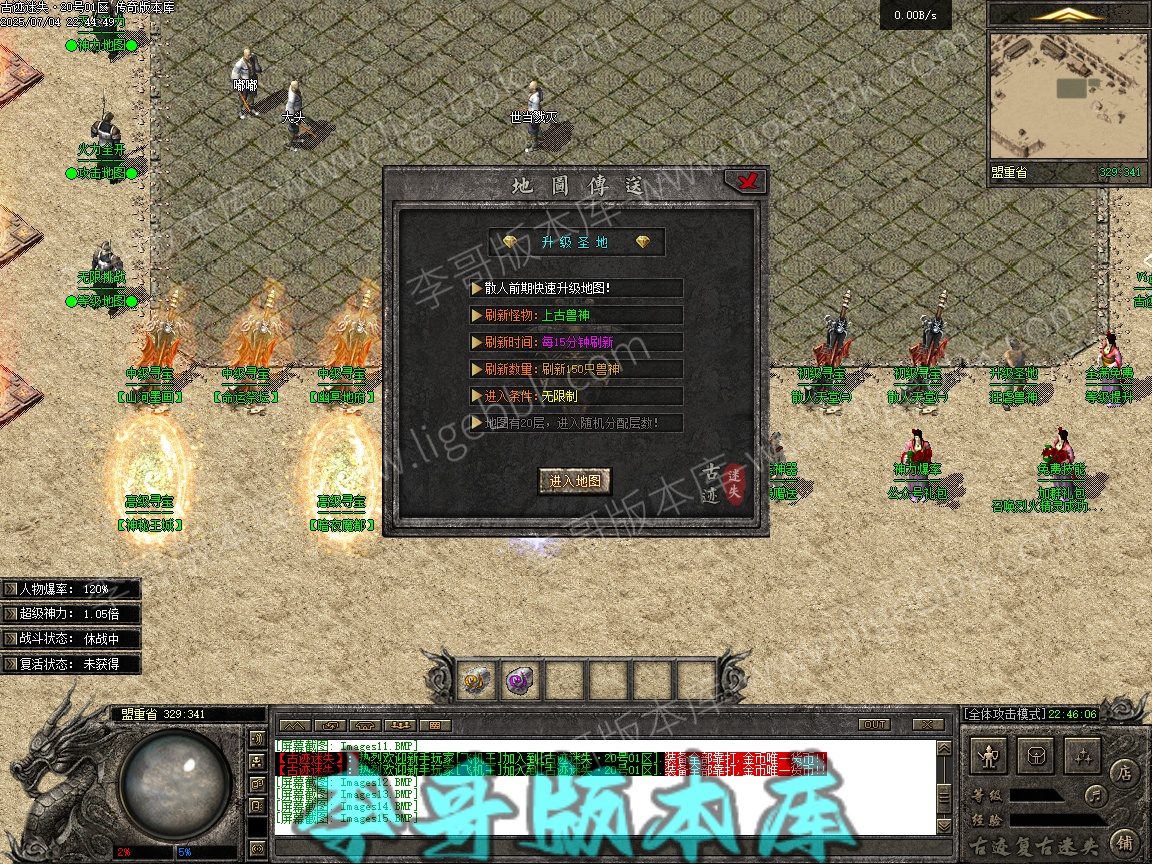Screen dimensions: 1152x864
Task: Open the 店 shop round button
Action: pos(1124,773)
